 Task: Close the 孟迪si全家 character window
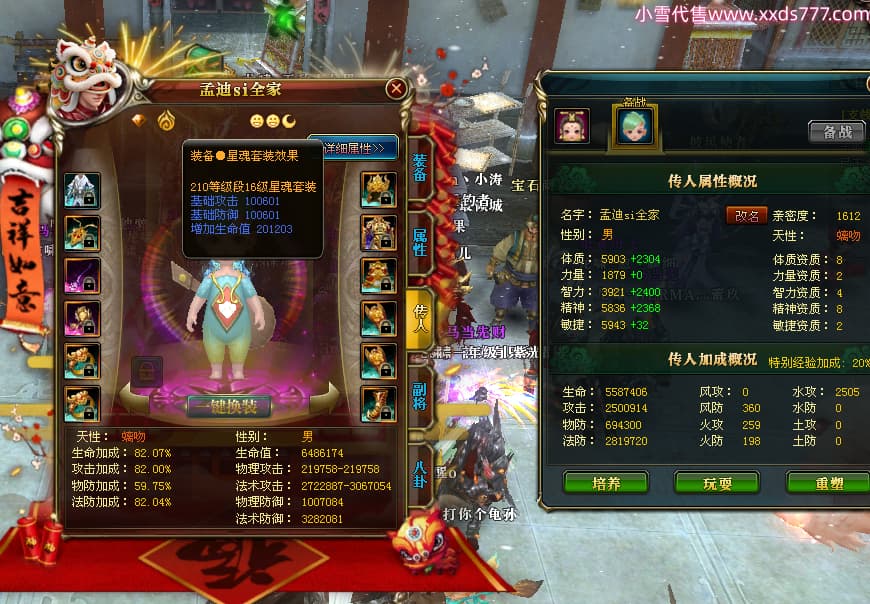pyautogui.click(x=397, y=89)
